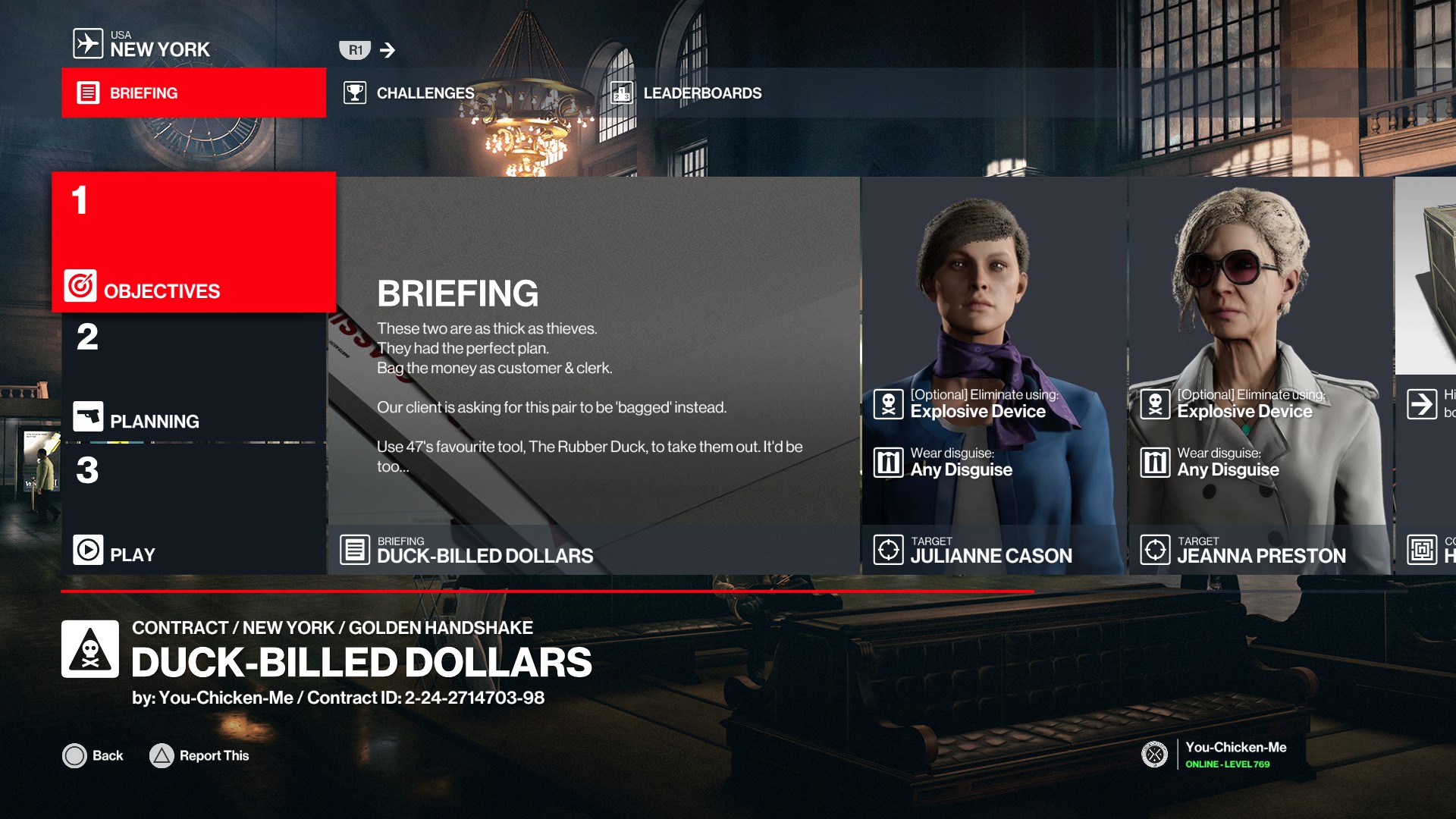Go Back to the previous screen
The height and width of the screenshot is (819, 1456).
(x=93, y=755)
